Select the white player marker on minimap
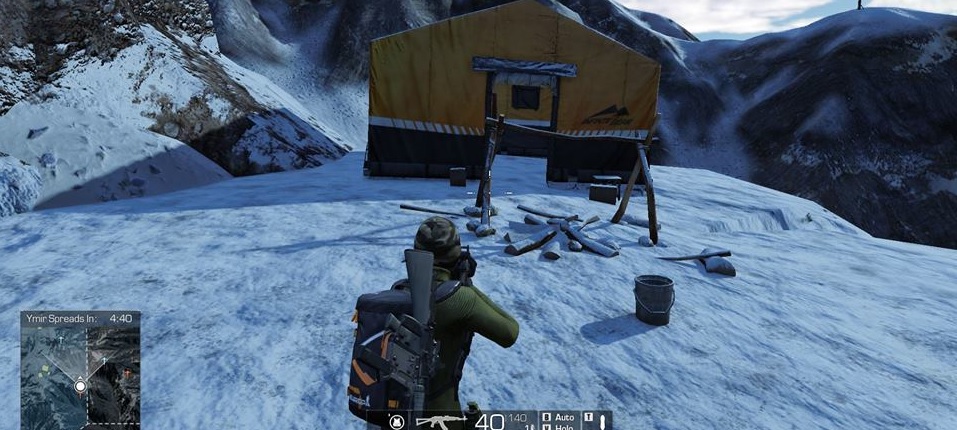The height and width of the screenshot is (430, 957). pyautogui.click(x=80, y=386)
